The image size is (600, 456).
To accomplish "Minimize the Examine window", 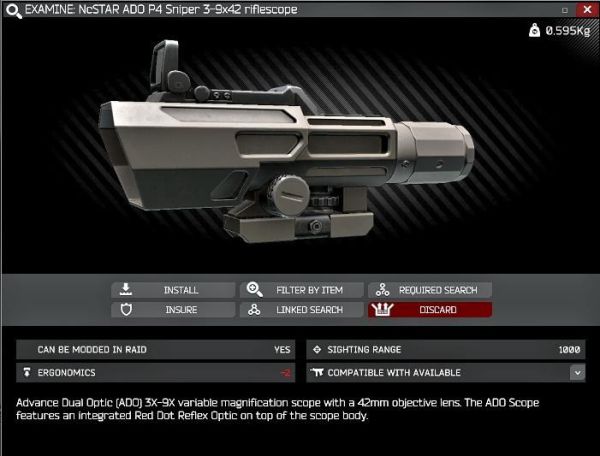I will coord(566,9).
